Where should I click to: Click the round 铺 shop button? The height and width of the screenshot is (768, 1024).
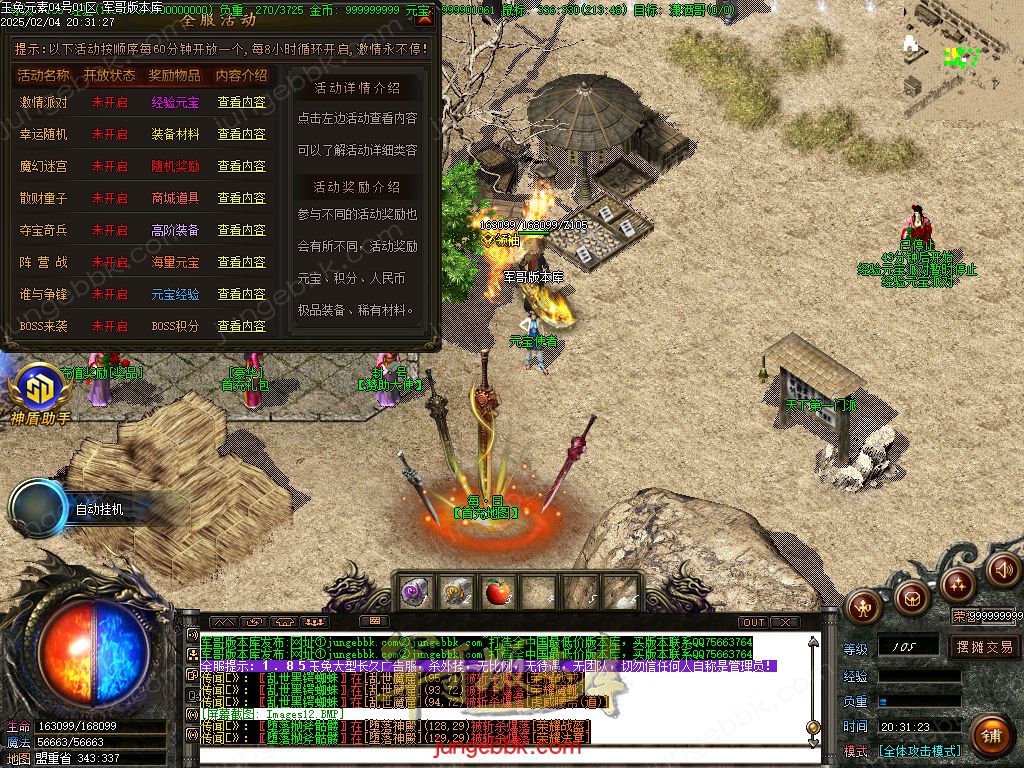tap(990, 737)
